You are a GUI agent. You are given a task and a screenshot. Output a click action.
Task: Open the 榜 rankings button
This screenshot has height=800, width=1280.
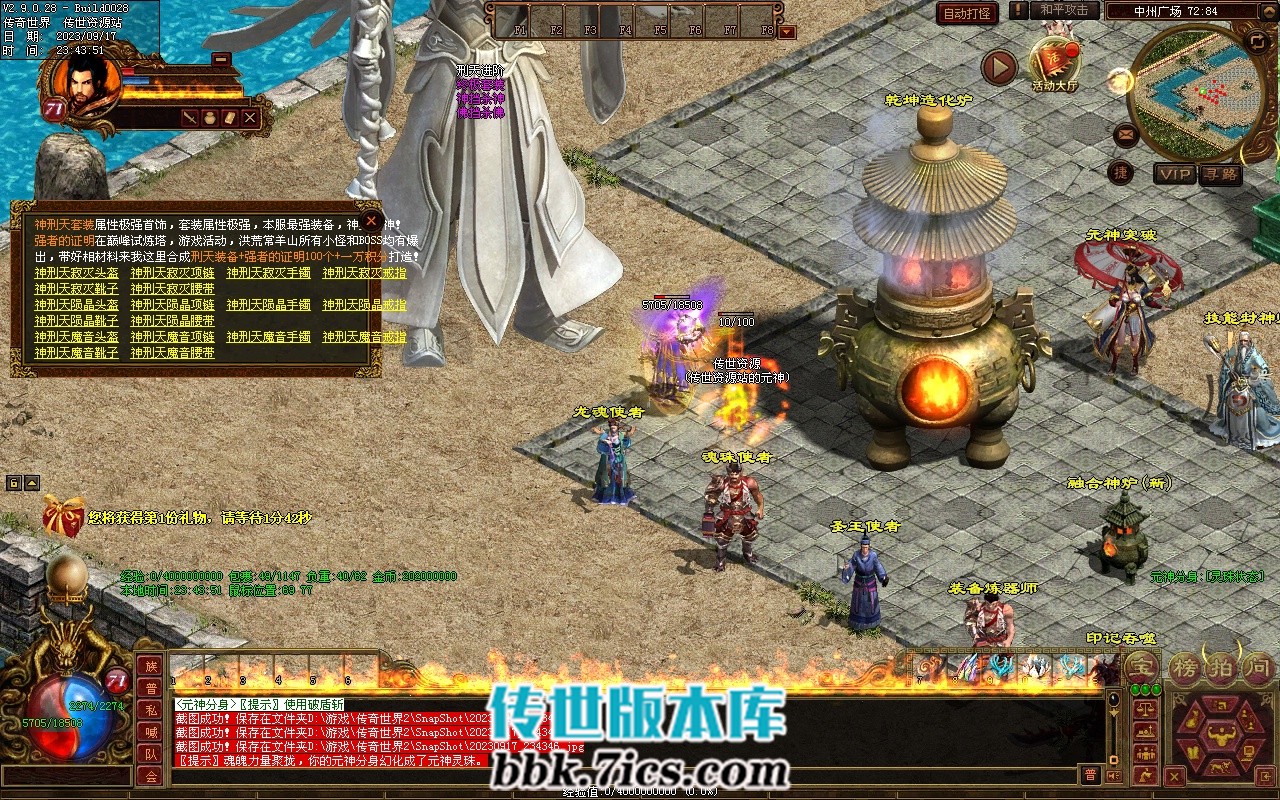1187,666
